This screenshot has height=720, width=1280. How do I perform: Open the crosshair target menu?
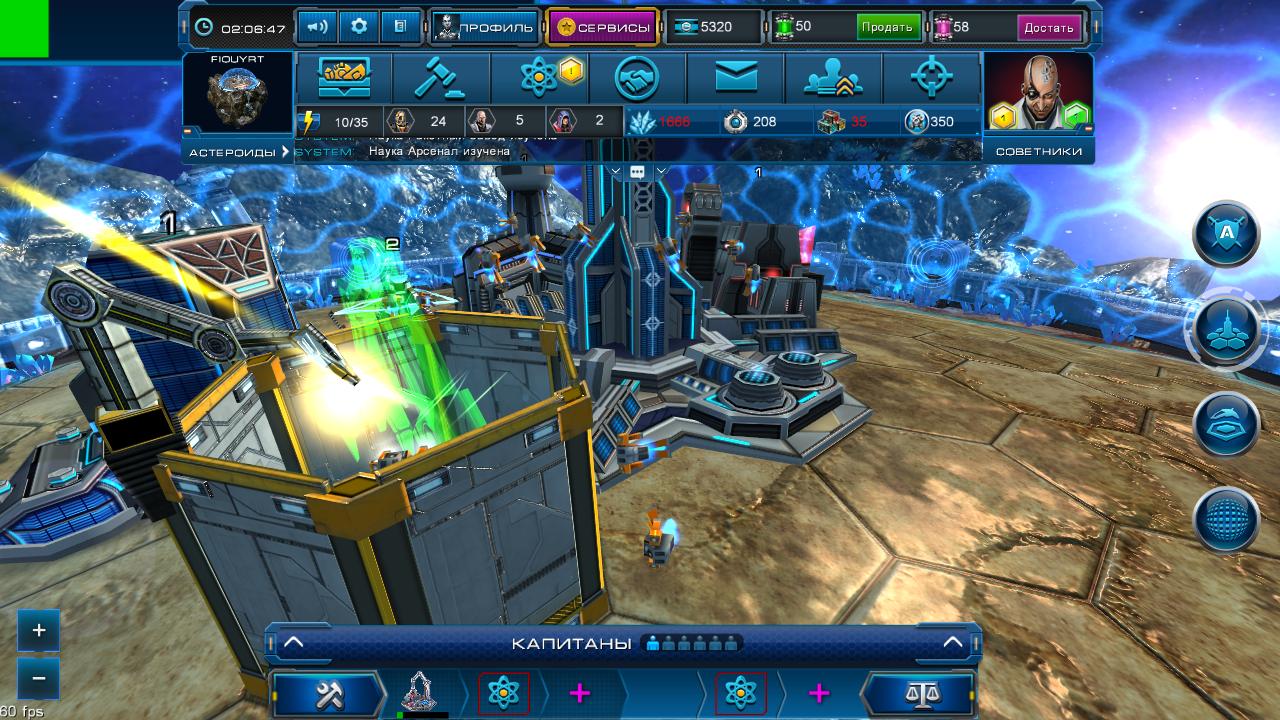click(932, 78)
